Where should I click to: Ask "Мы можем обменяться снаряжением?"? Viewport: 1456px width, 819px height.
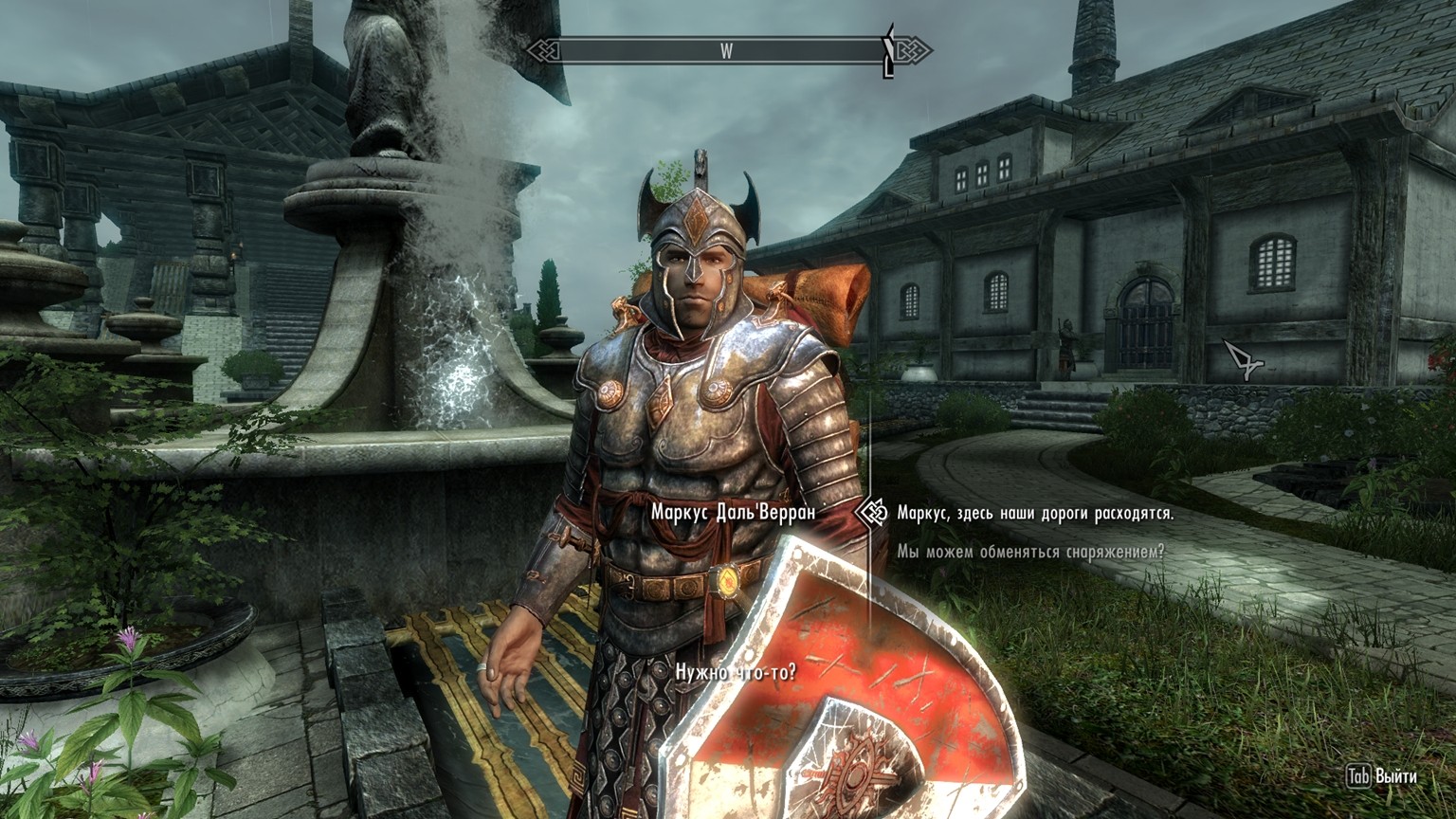click(1030, 551)
